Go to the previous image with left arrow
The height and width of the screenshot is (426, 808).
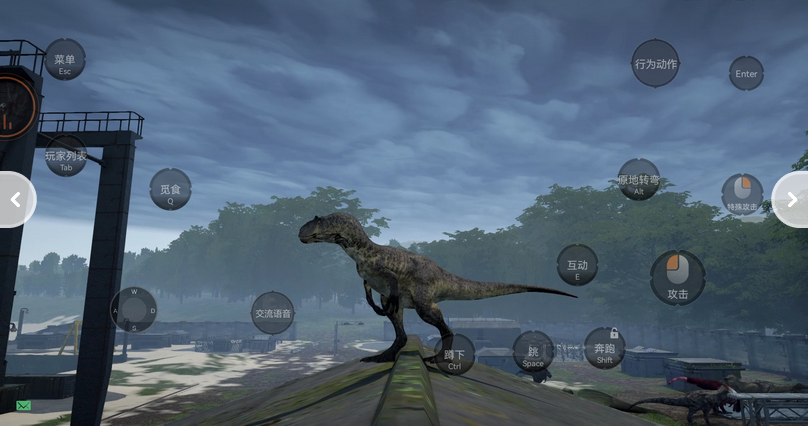point(15,200)
